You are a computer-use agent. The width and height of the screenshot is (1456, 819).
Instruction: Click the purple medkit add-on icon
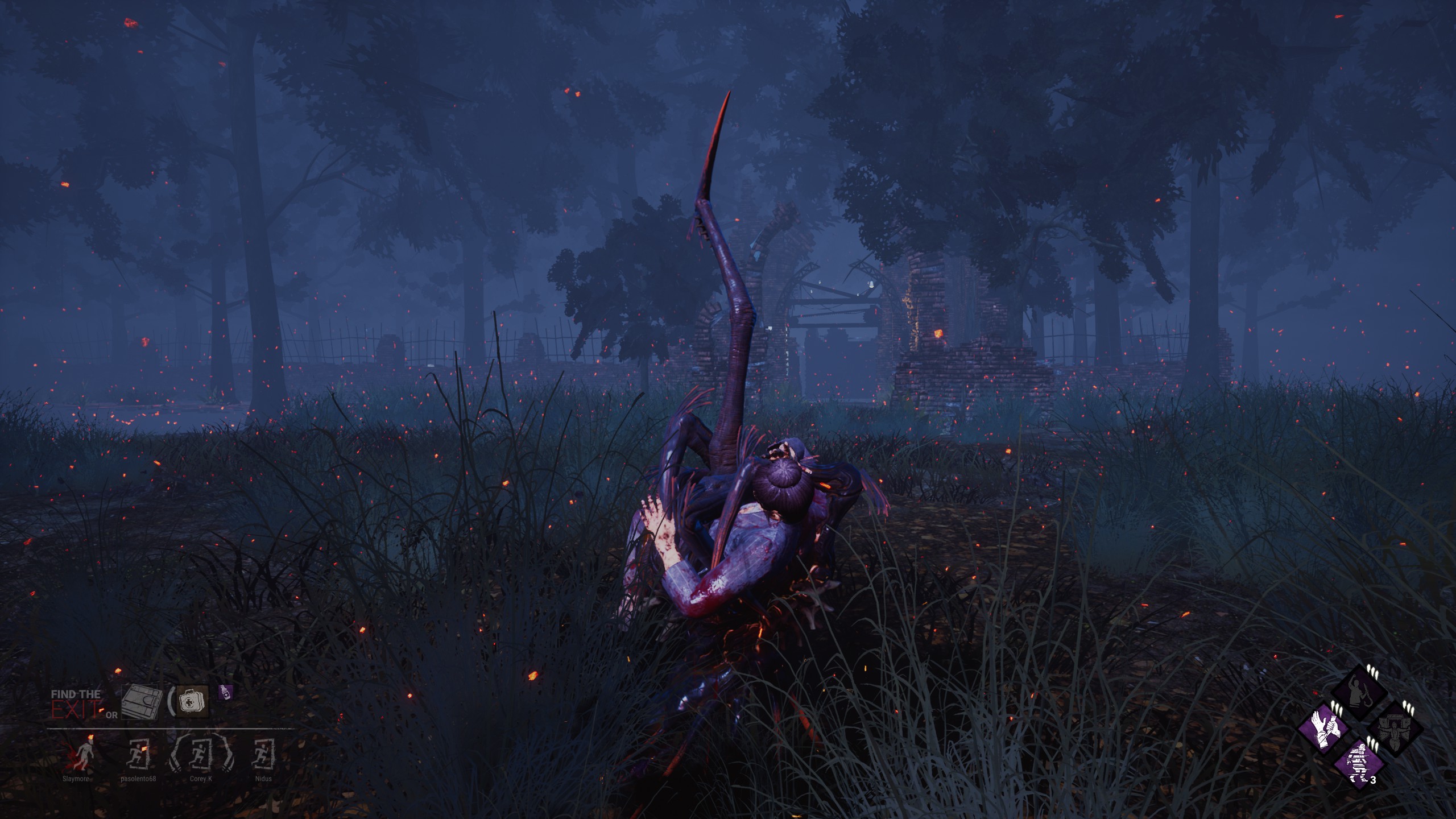pyautogui.click(x=225, y=693)
